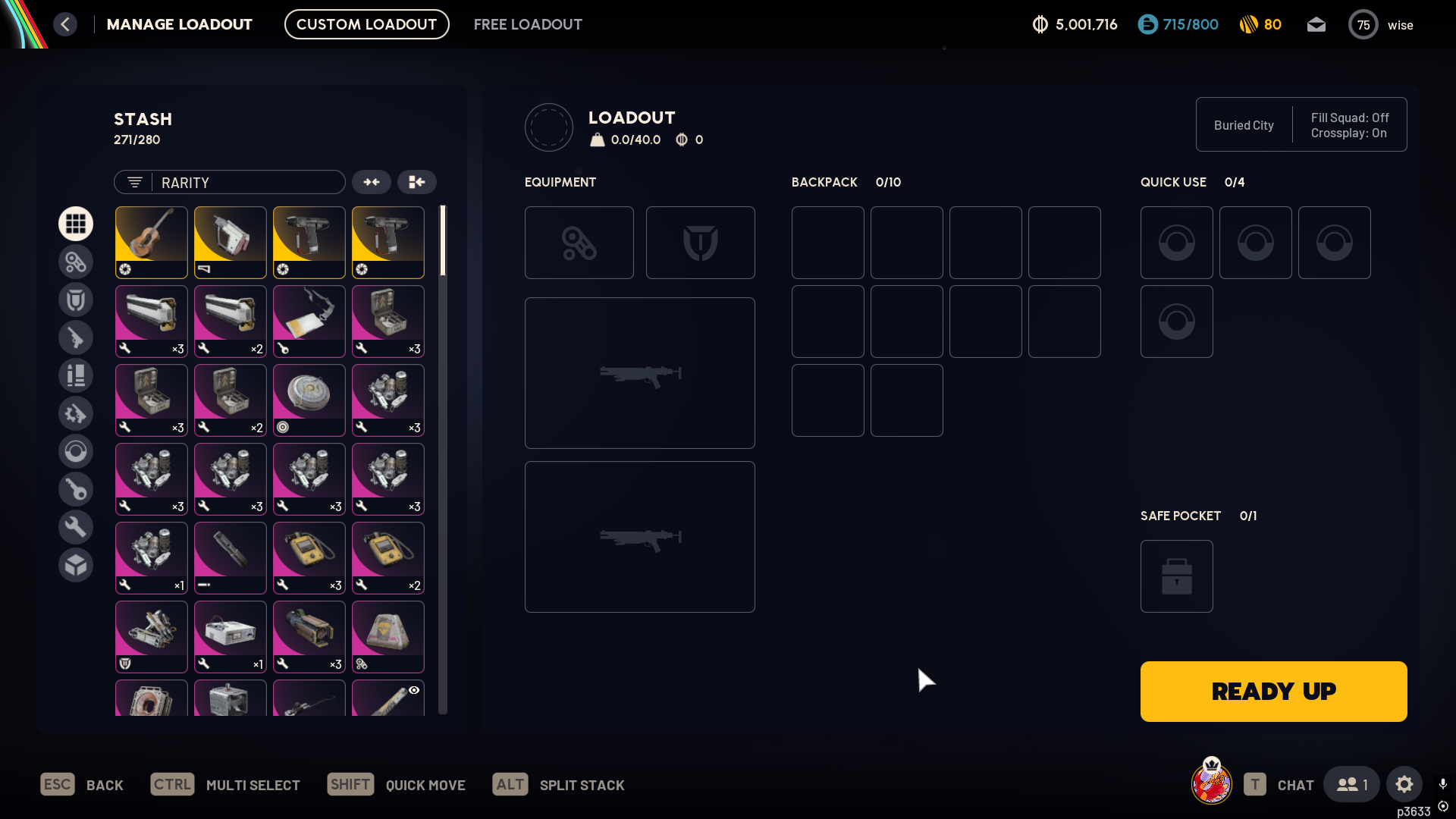This screenshot has width=1456, height=819.
Task: Open the mail inbox envelope icon
Action: point(1316,25)
